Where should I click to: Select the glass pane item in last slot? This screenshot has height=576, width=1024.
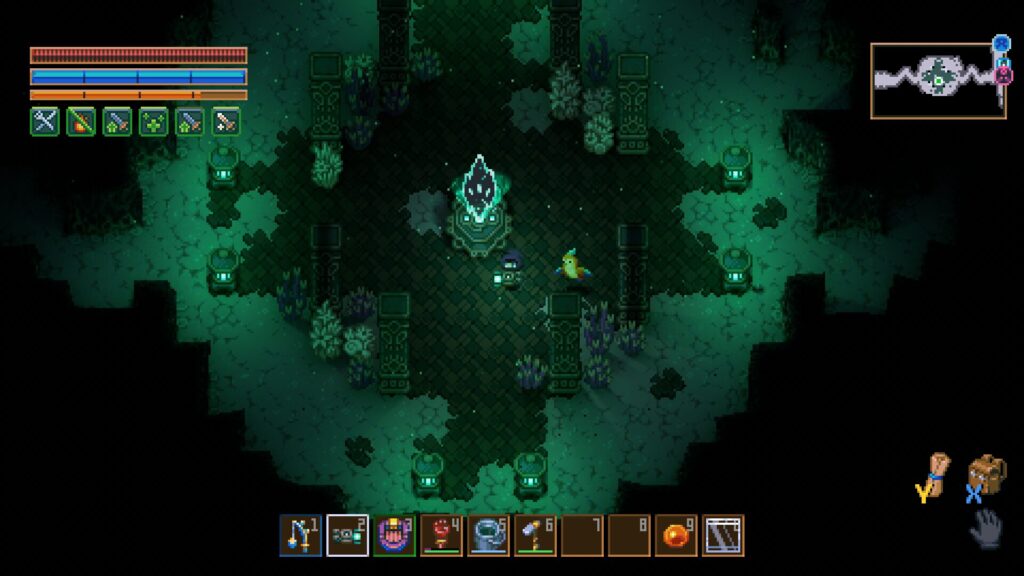tap(723, 535)
